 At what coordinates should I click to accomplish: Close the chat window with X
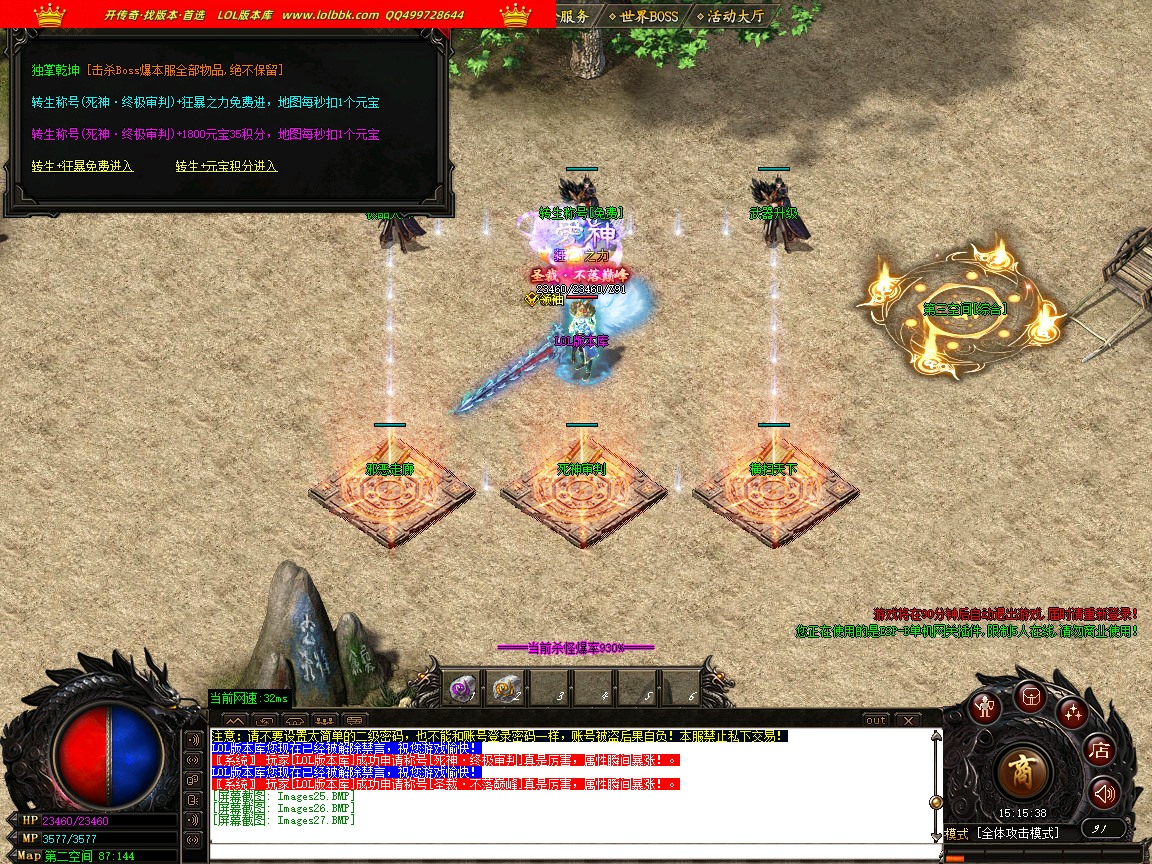(x=907, y=720)
